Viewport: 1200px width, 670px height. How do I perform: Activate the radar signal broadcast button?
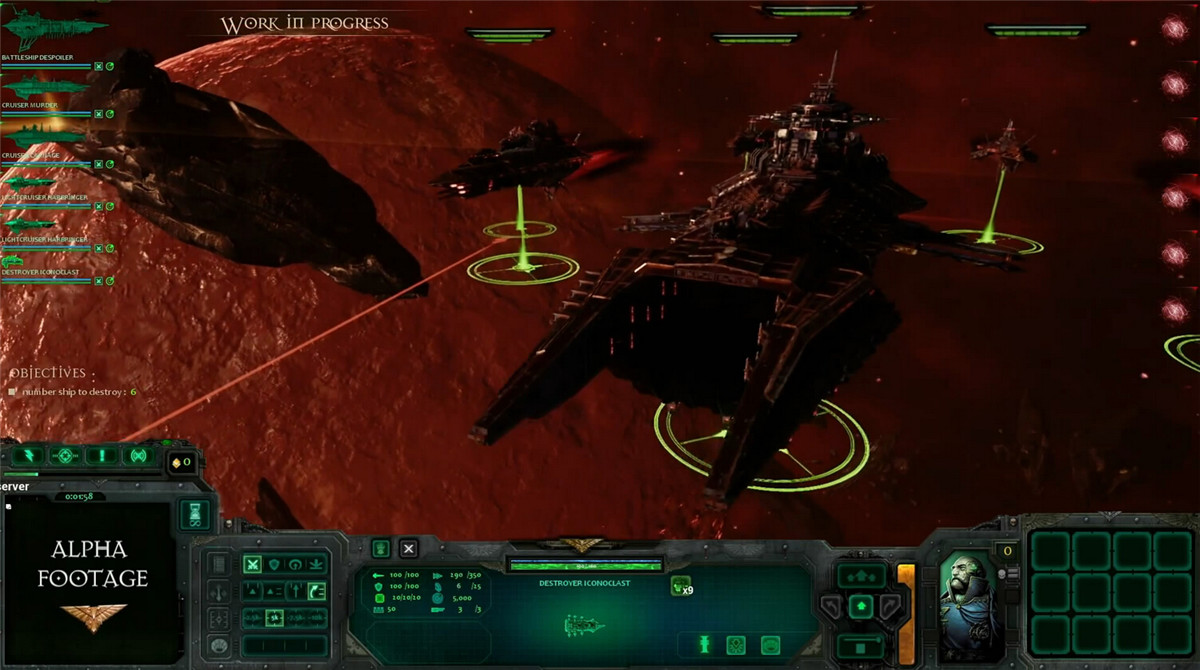pos(137,456)
